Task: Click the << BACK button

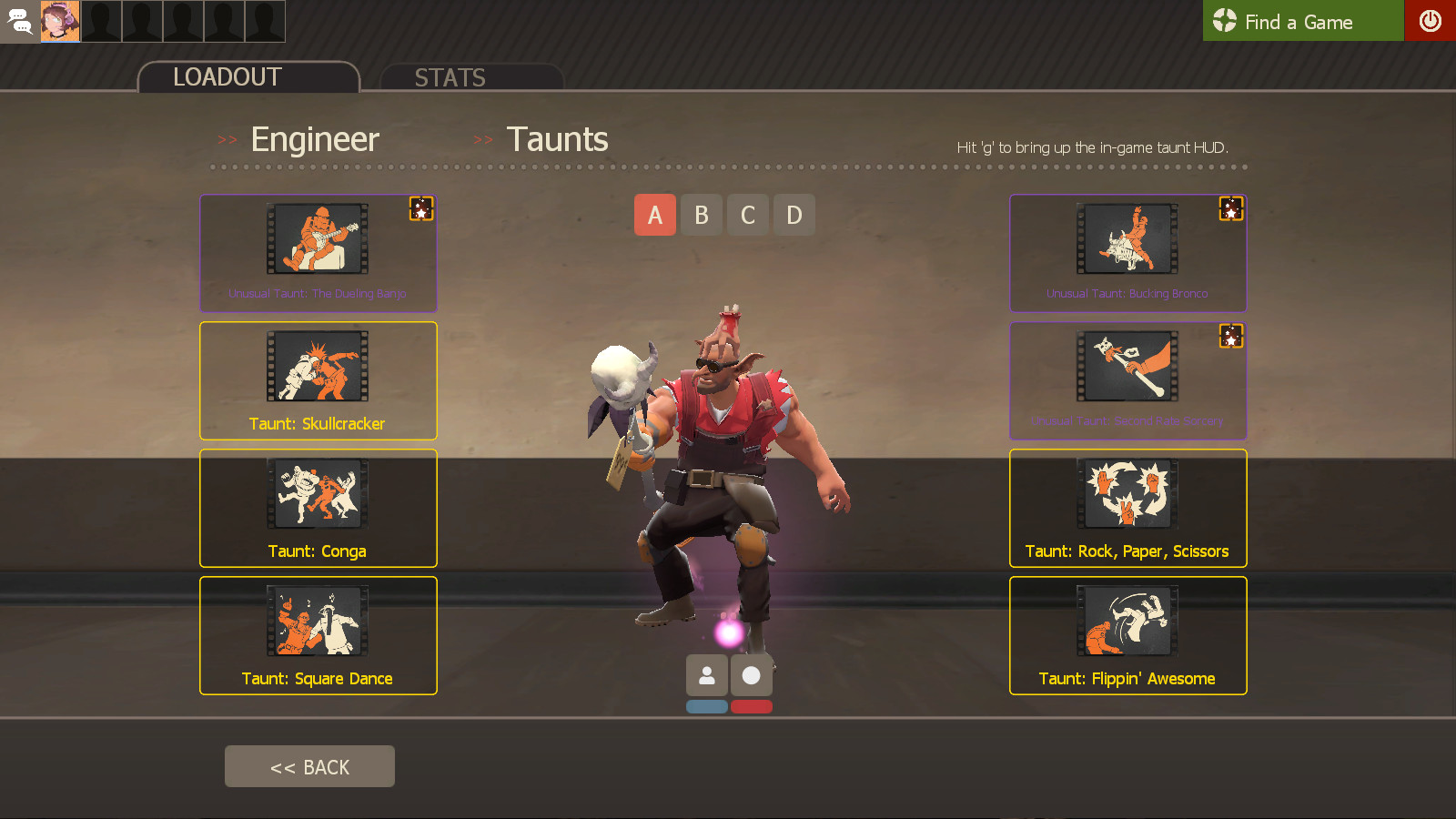Action: (309, 765)
